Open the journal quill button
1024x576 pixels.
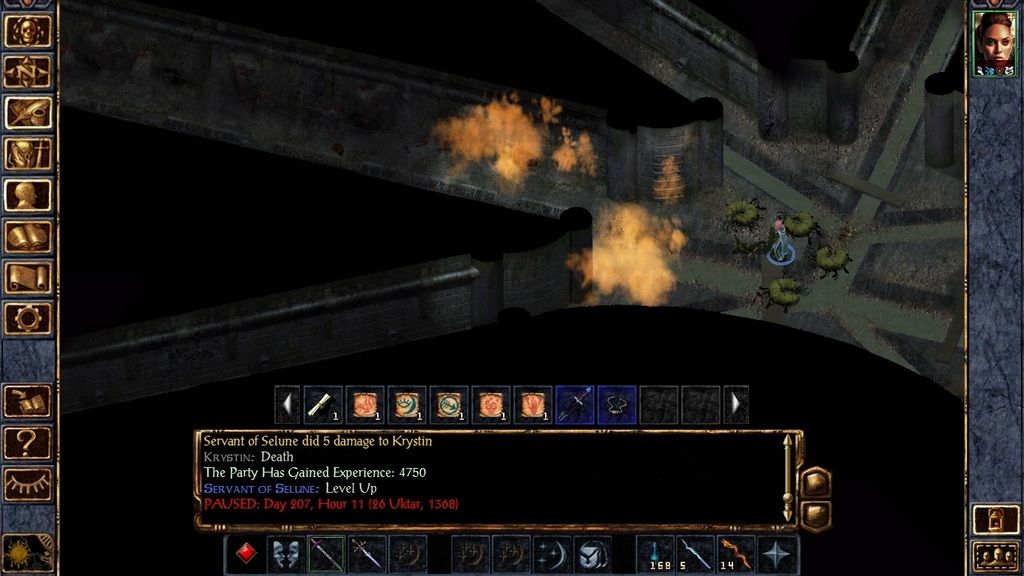pos(28,112)
